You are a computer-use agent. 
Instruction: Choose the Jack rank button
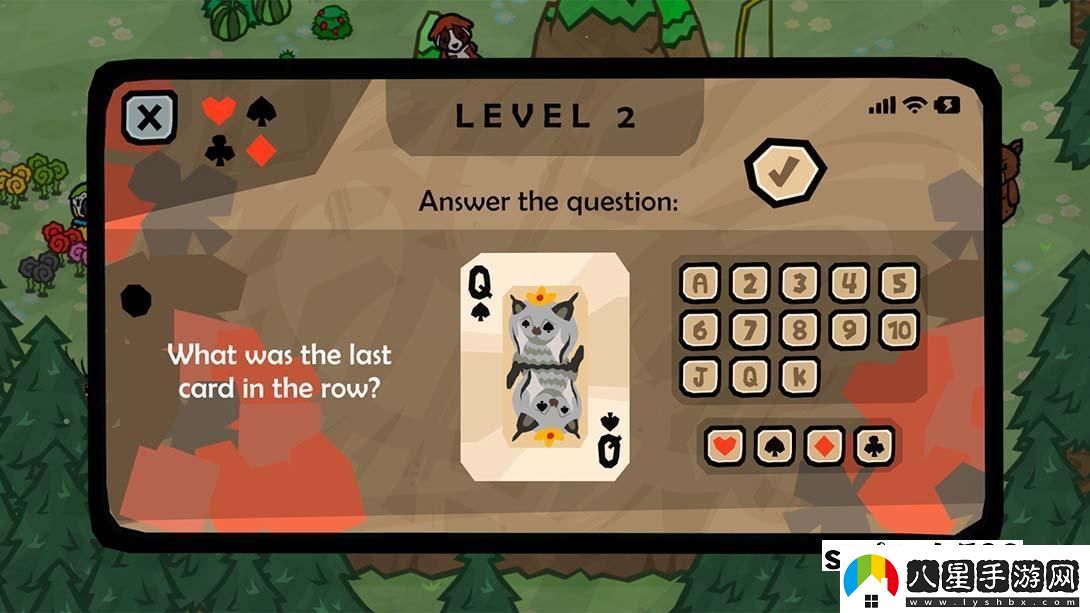pos(700,376)
